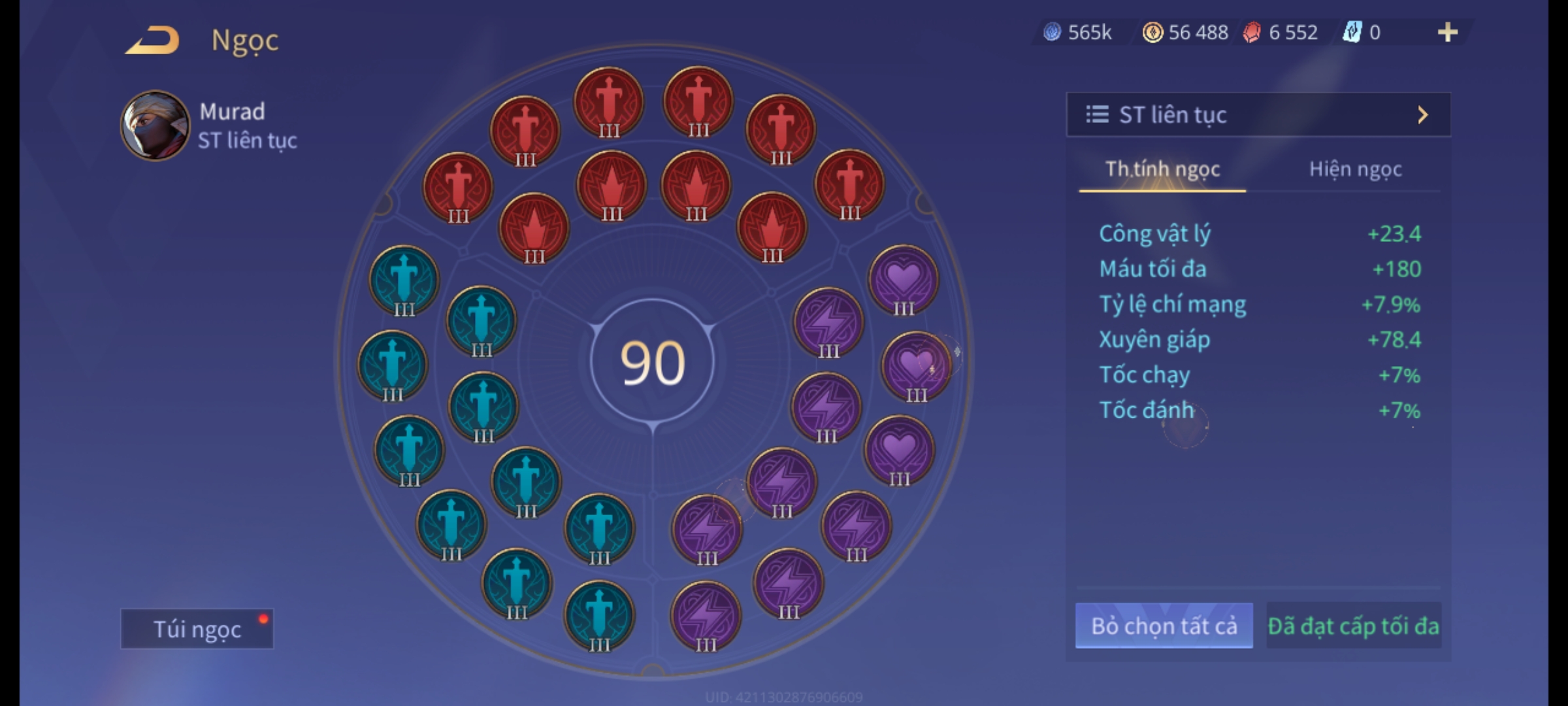
Task: Open the Túi ngọc bag
Action: (x=197, y=629)
